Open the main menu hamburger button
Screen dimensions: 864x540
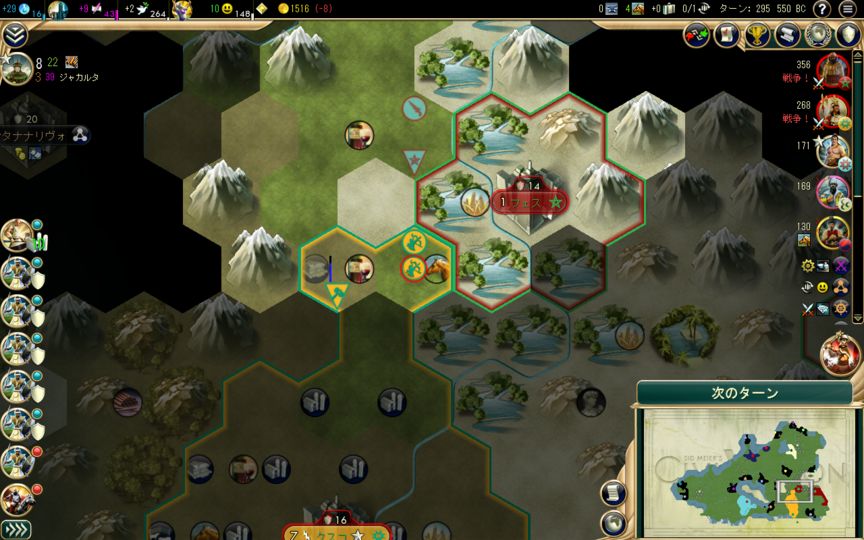point(848,9)
